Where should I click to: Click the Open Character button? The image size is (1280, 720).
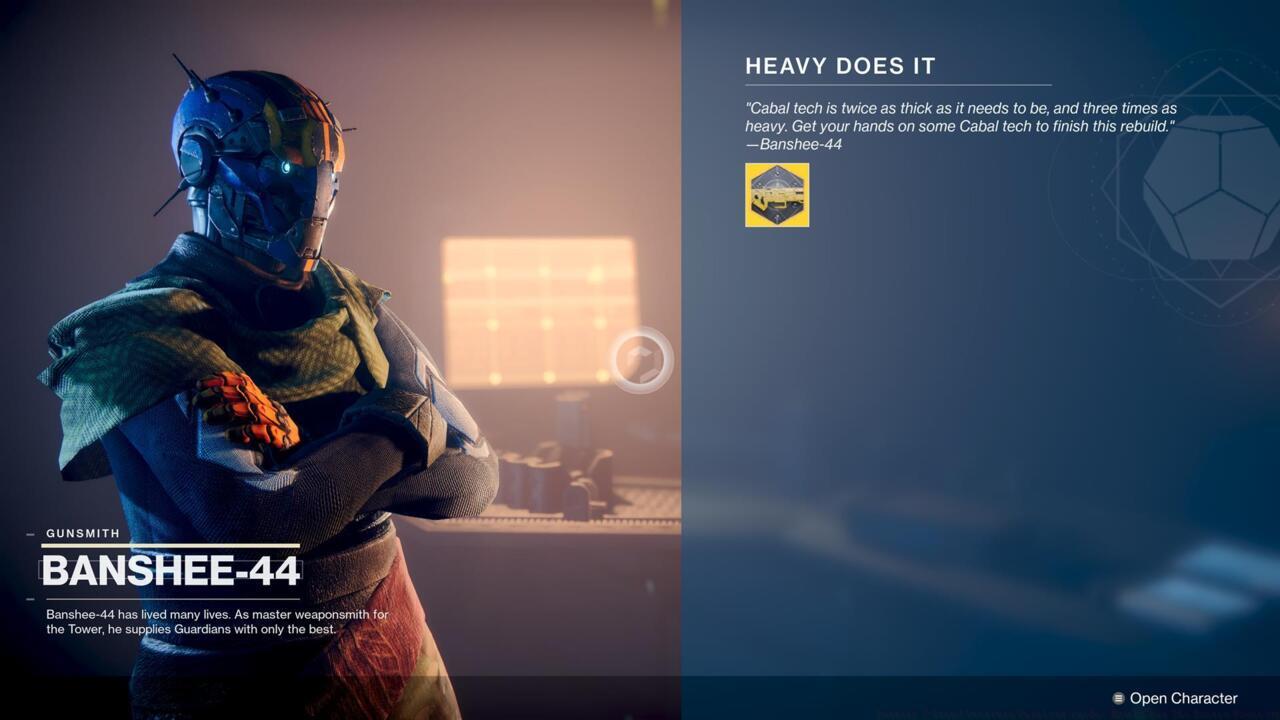click(1186, 698)
